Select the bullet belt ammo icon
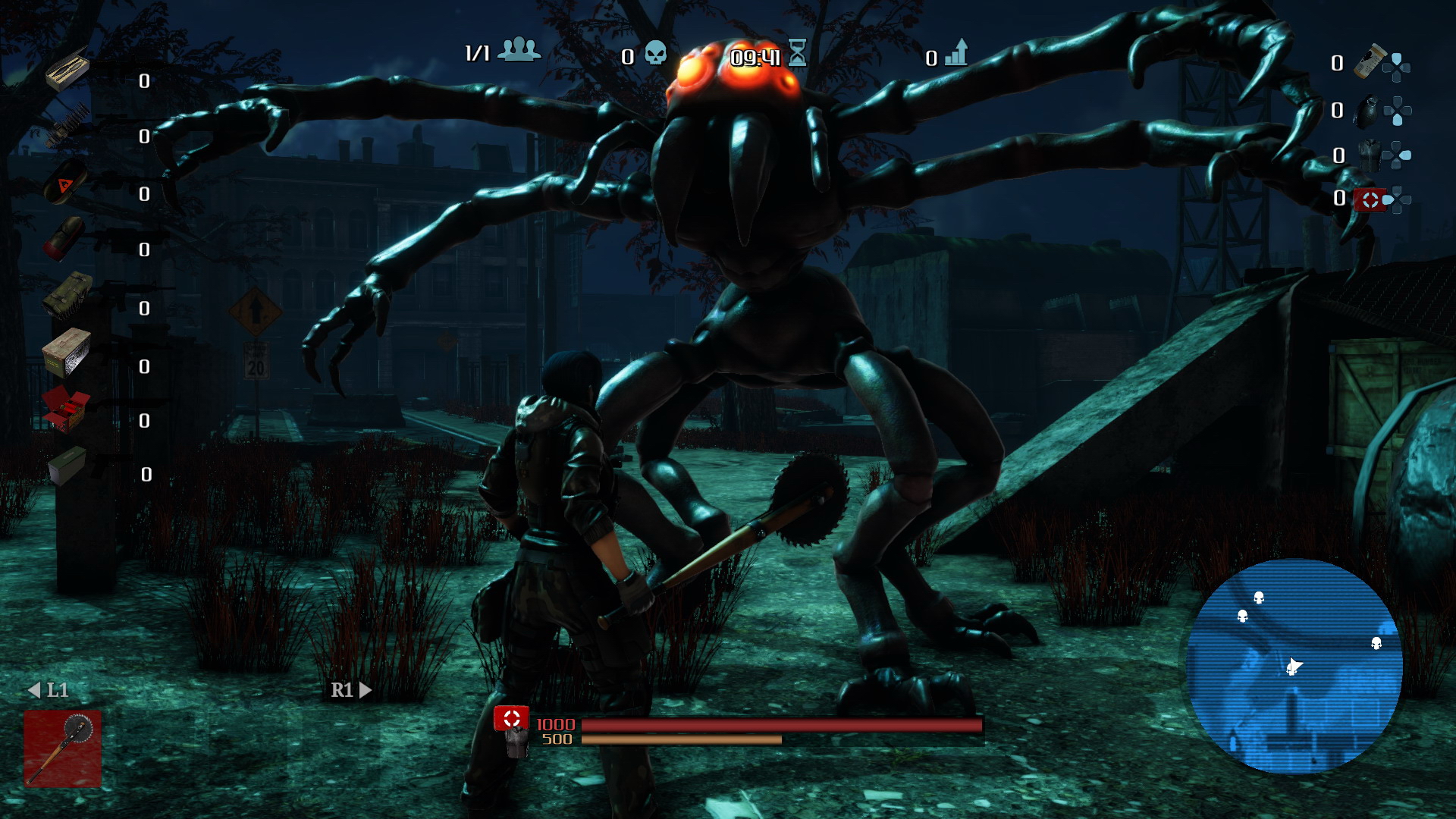Screen dimensions: 1456x819 pyautogui.click(x=68, y=125)
